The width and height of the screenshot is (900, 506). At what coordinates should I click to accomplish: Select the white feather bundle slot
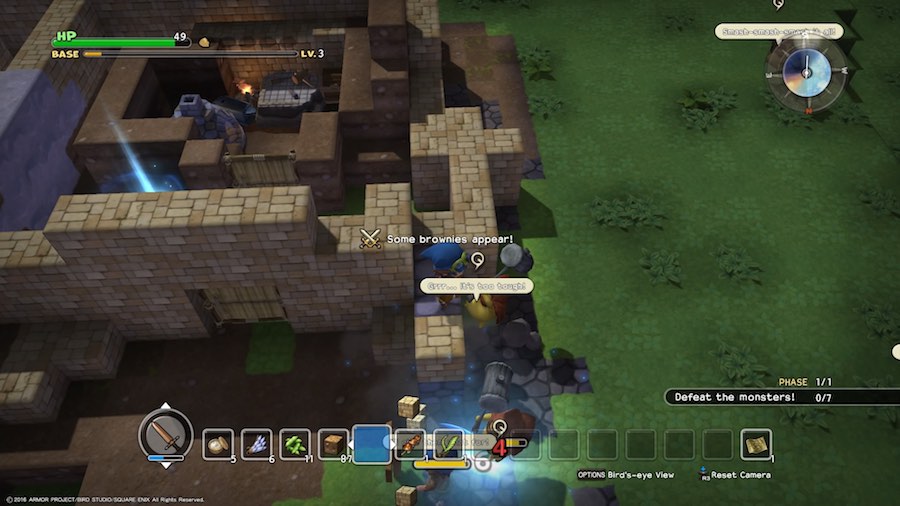pyautogui.click(x=258, y=444)
